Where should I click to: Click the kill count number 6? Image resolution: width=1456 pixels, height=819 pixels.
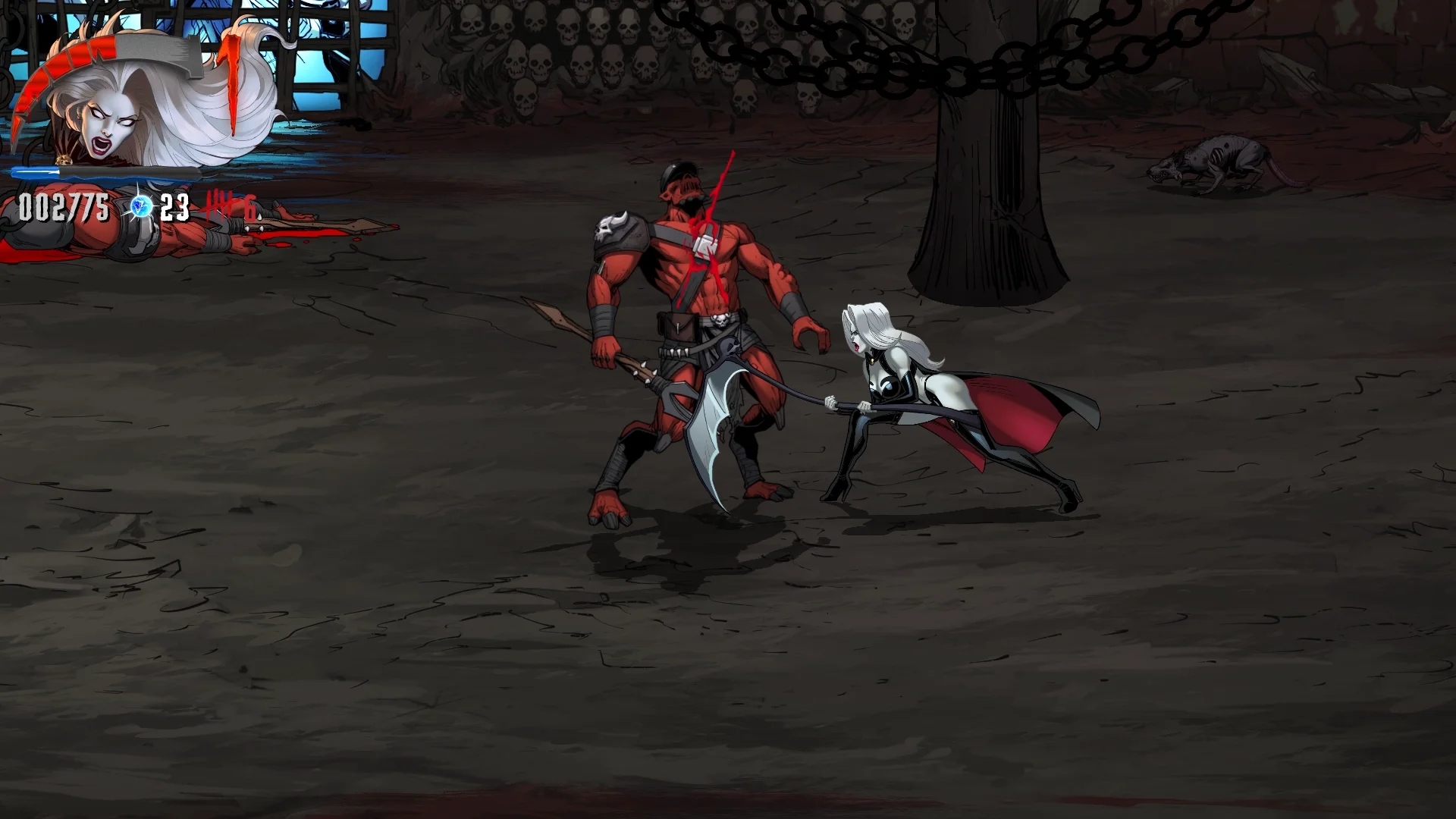[250, 207]
